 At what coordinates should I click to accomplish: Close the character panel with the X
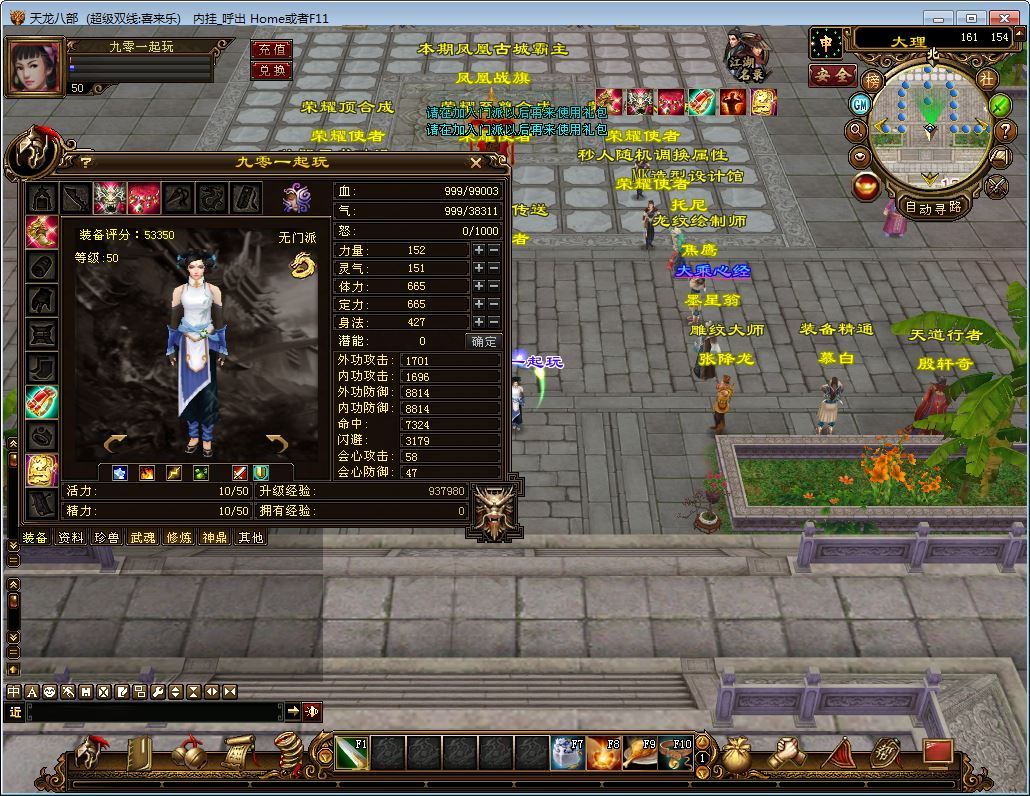coord(476,162)
